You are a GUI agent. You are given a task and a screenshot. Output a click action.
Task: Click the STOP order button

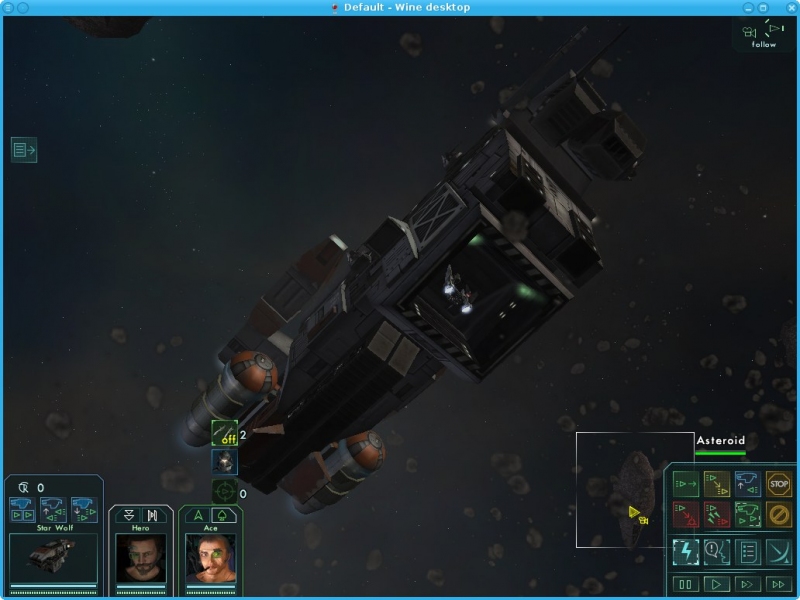coord(779,484)
